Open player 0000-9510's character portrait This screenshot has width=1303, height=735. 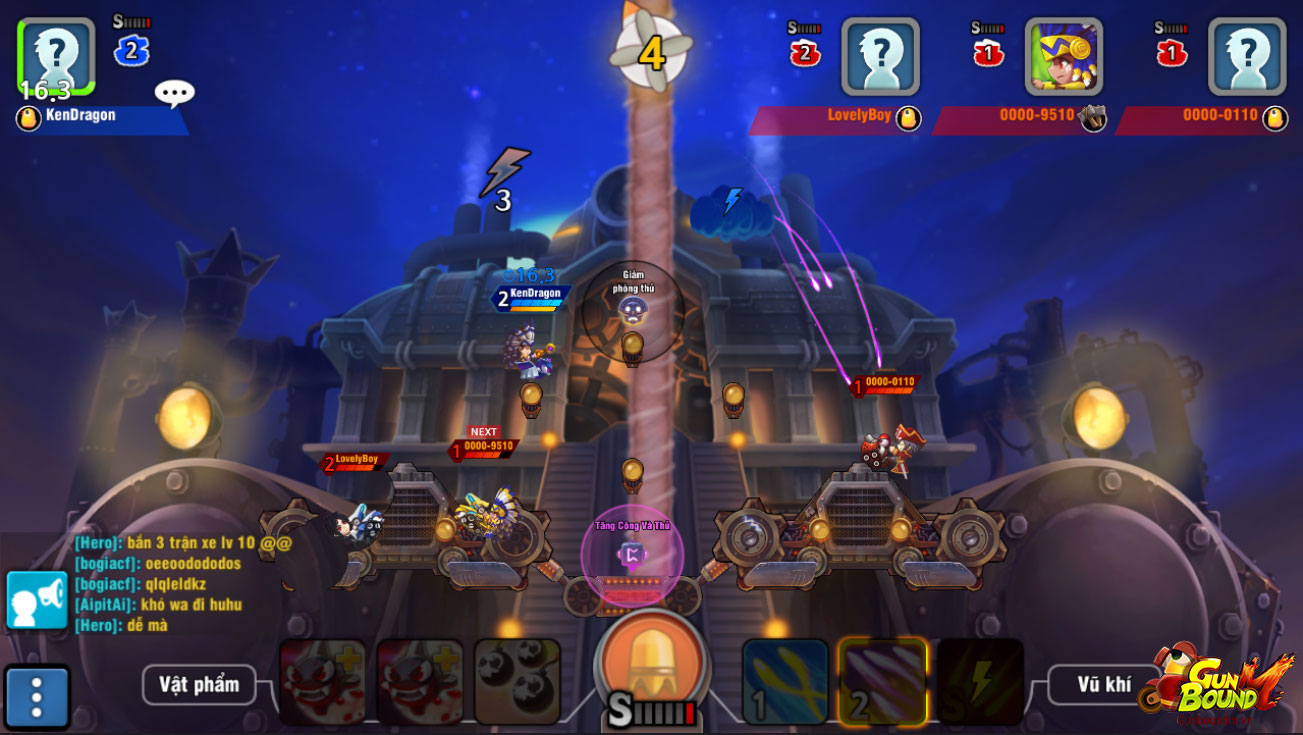tap(1064, 56)
